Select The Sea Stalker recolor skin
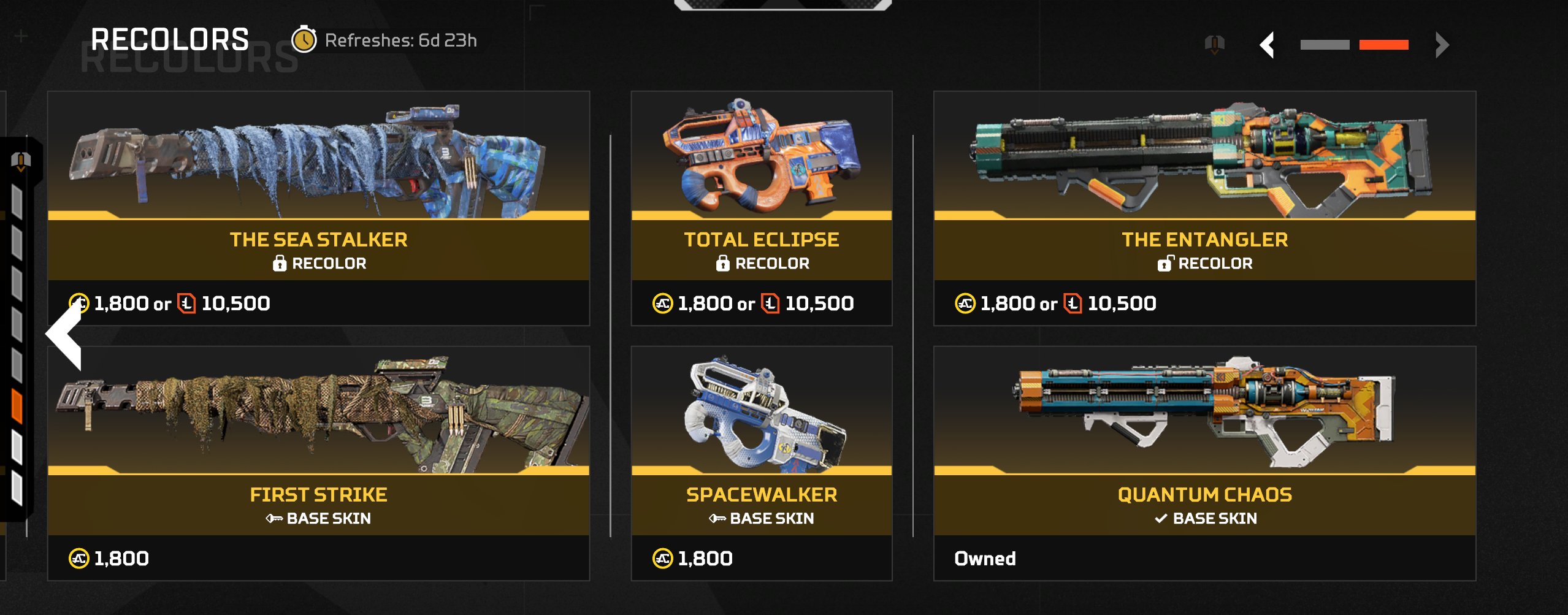1568x615 pixels. click(318, 208)
